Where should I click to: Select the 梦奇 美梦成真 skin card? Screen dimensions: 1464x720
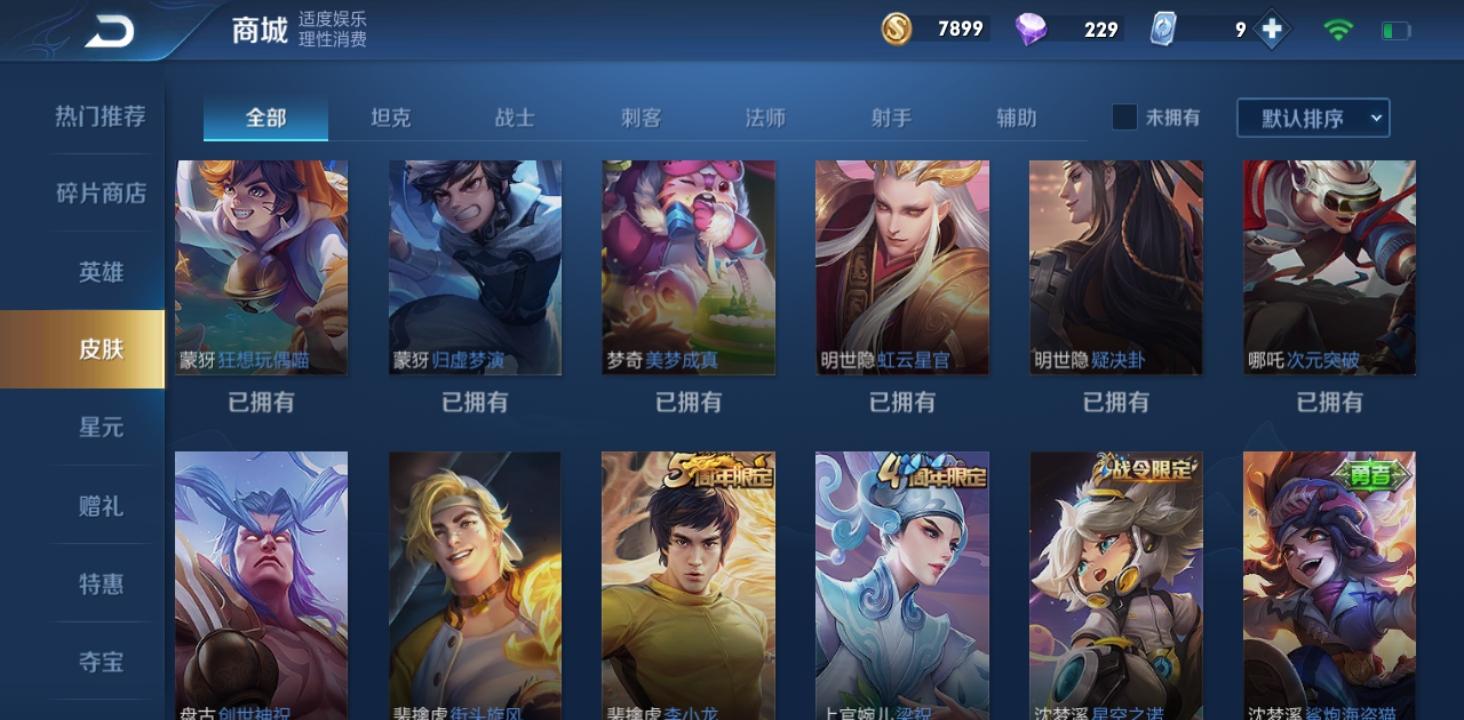(688, 267)
